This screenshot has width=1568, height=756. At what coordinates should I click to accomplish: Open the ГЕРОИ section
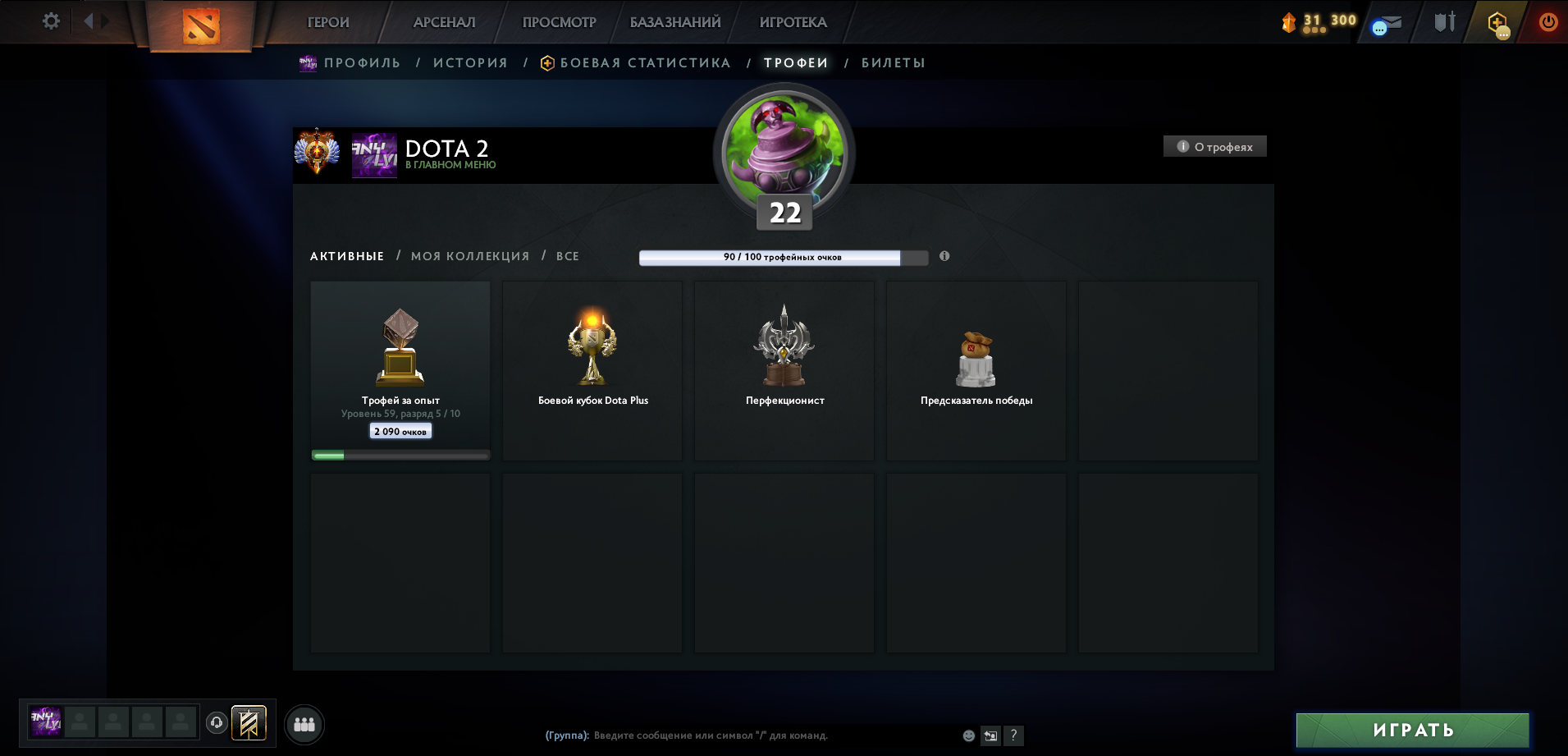pos(328,22)
